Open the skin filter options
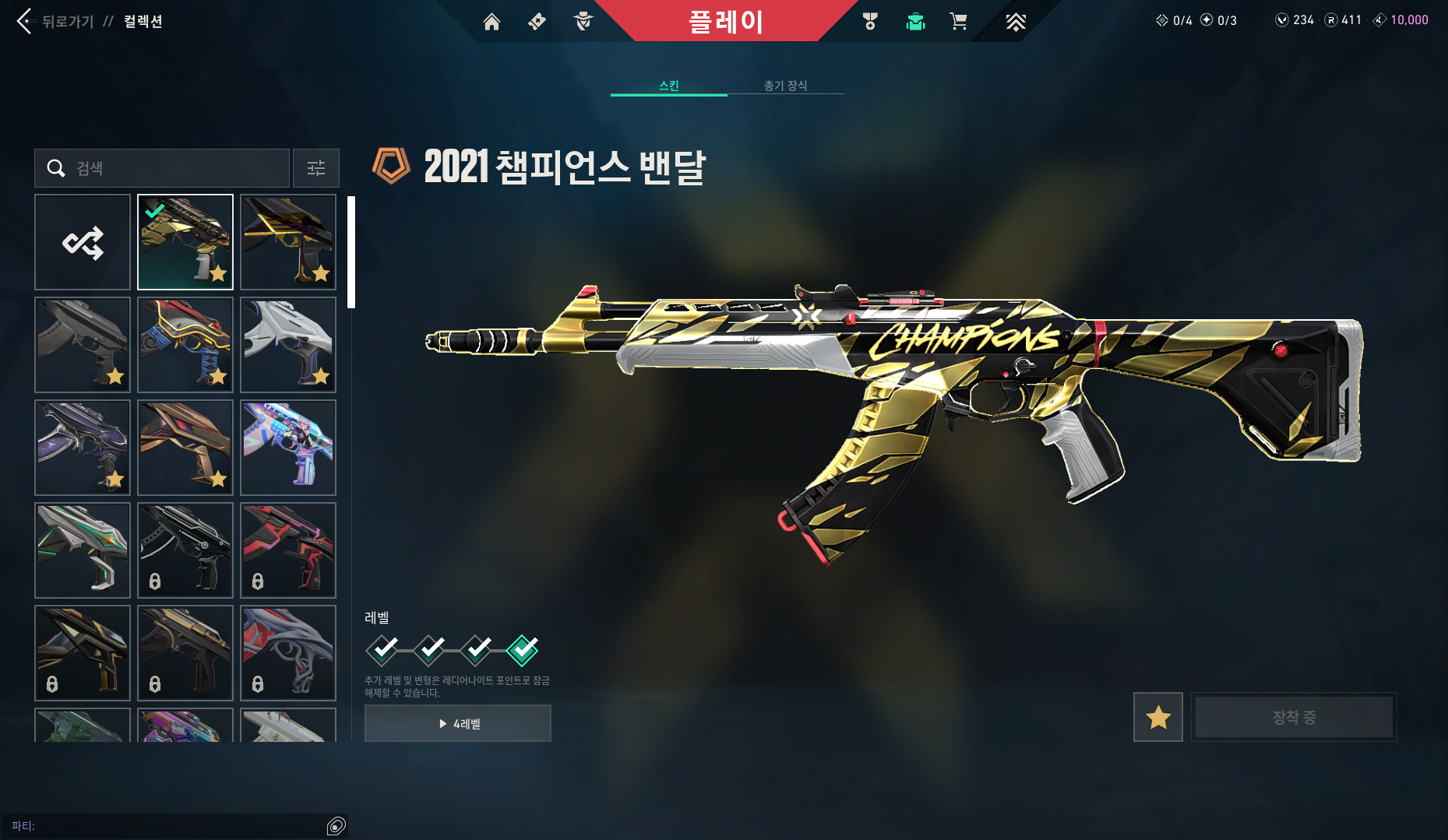 click(315, 168)
